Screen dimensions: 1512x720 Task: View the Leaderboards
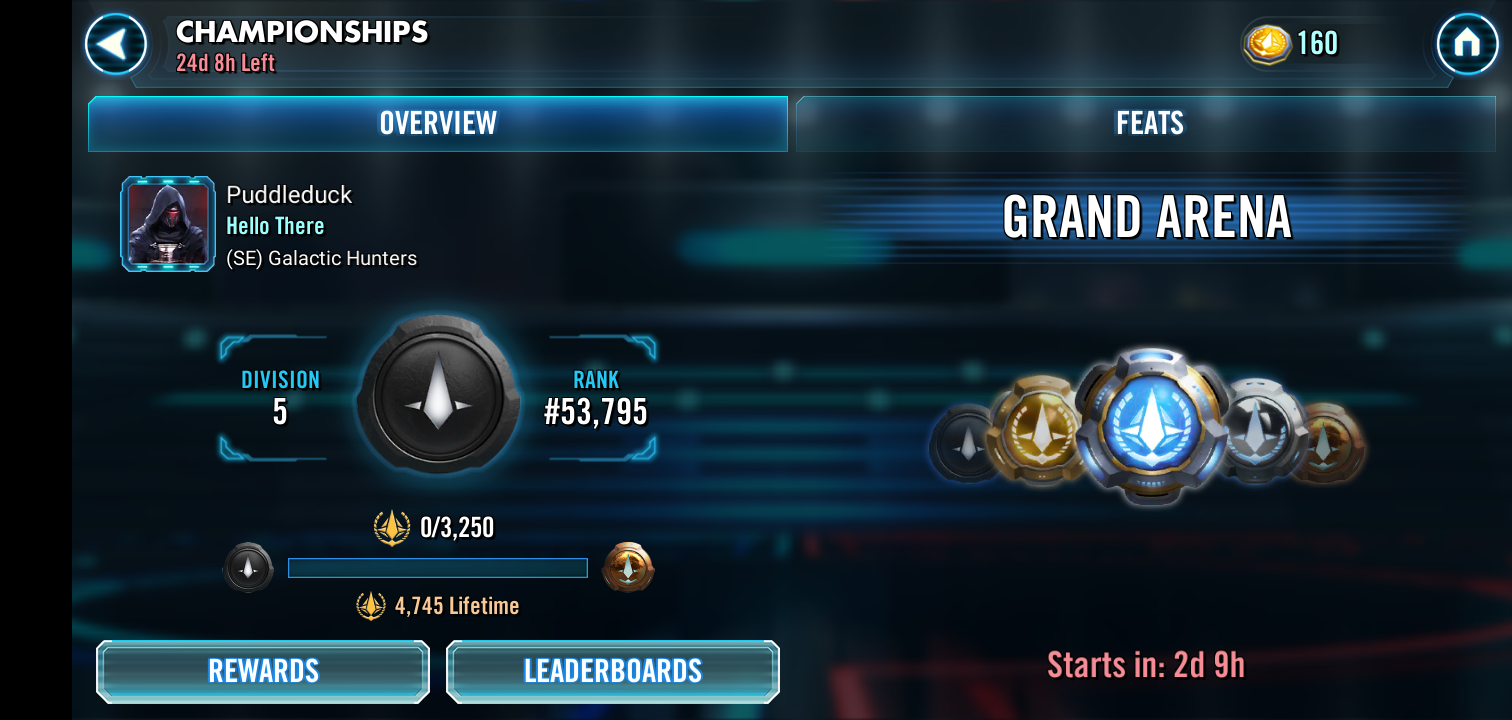(613, 671)
